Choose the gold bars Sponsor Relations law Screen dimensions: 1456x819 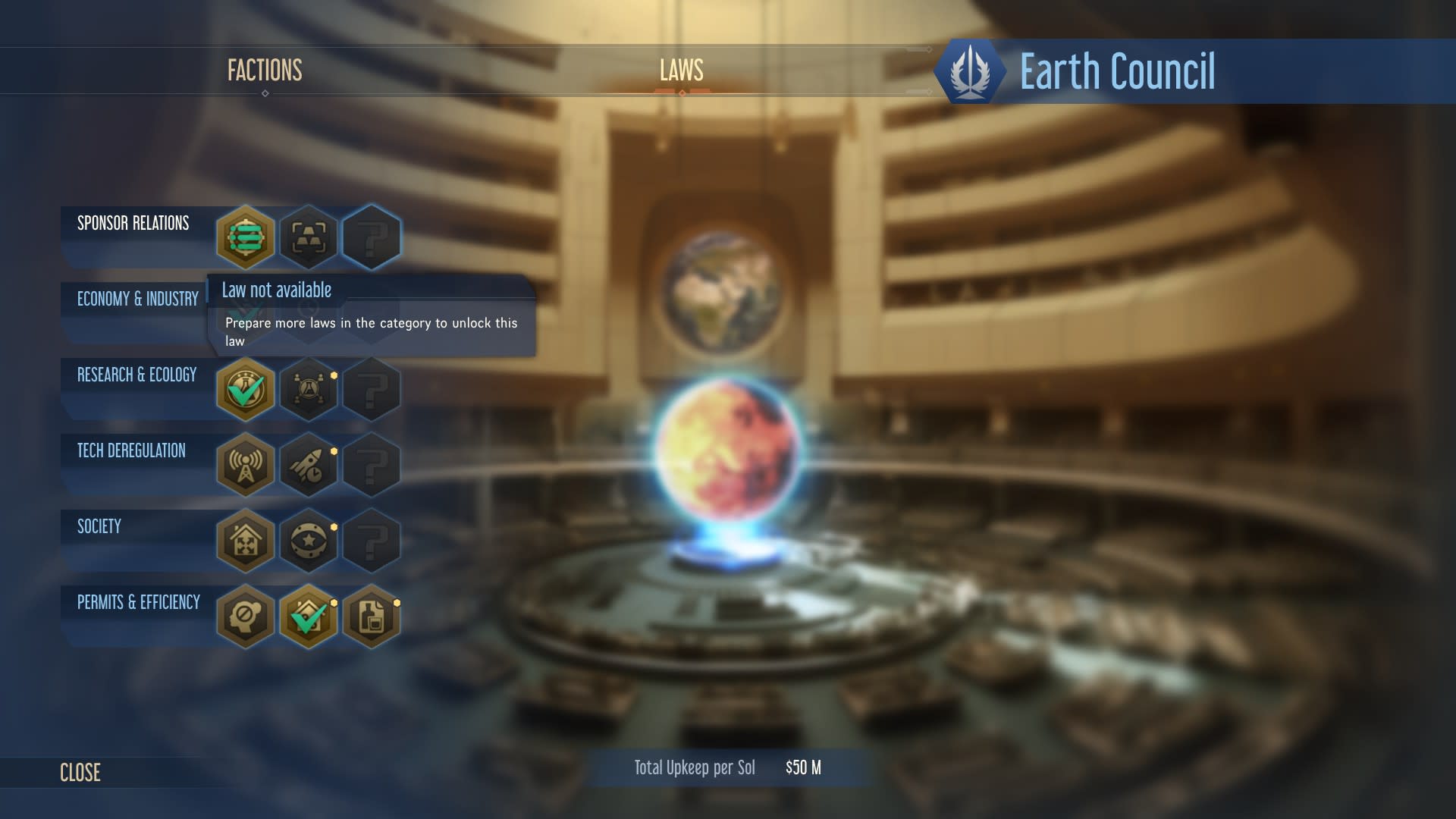click(x=309, y=237)
